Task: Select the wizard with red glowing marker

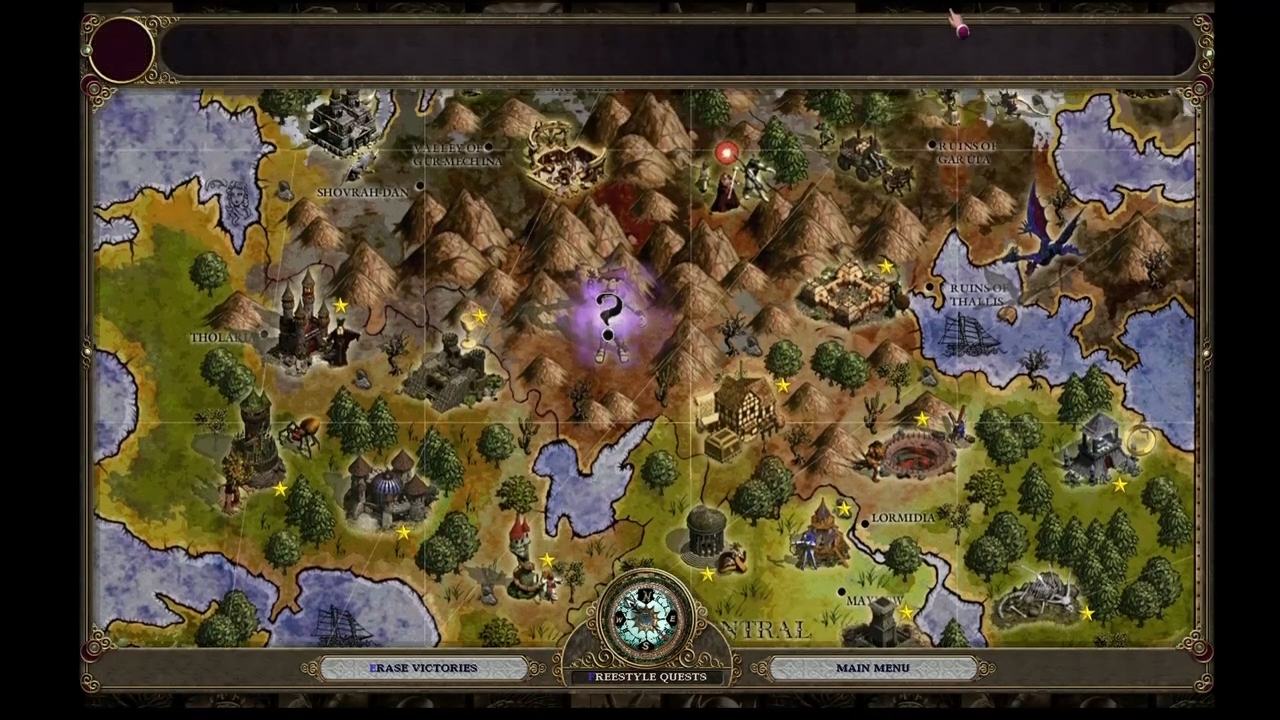Action: 728,180
